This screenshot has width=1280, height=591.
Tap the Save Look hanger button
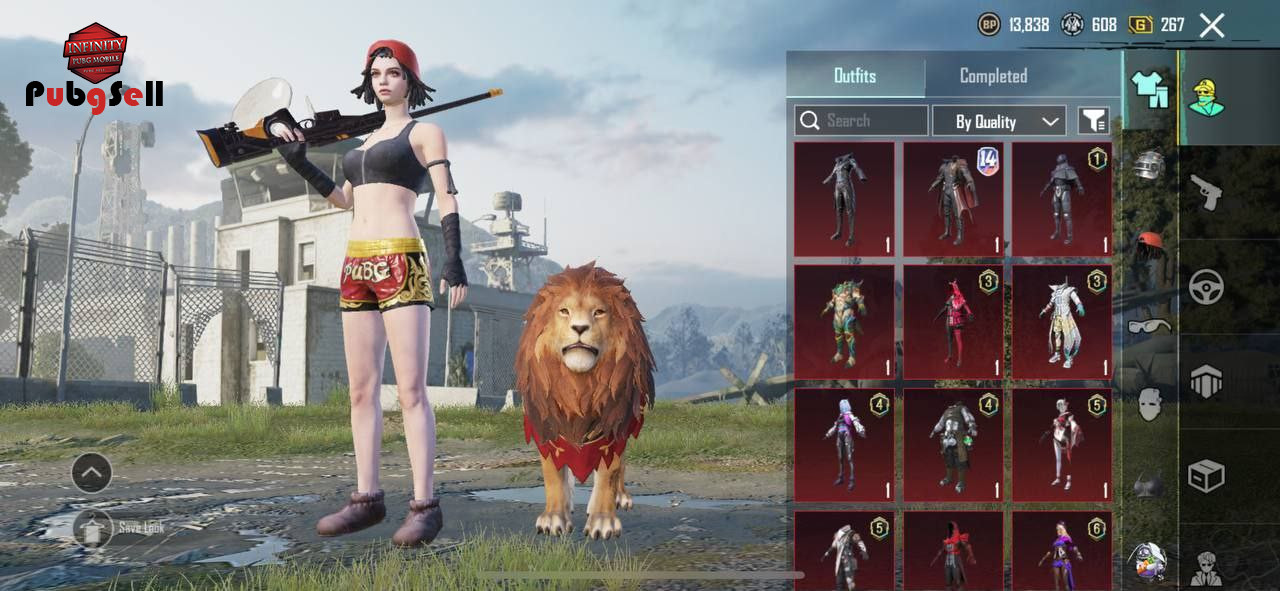click(x=93, y=528)
